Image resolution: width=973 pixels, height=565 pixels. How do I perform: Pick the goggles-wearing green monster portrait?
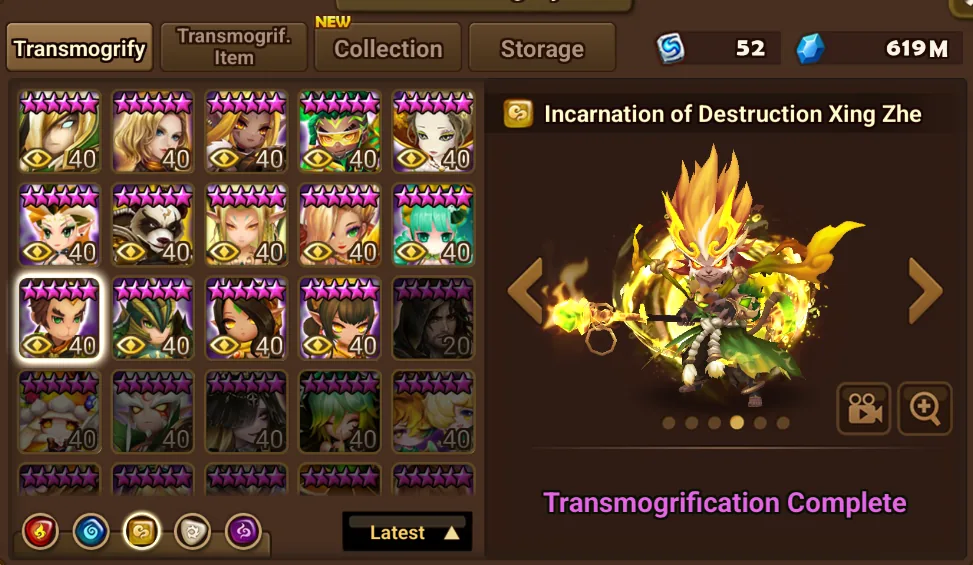pyautogui.click(x=339, y=132)
